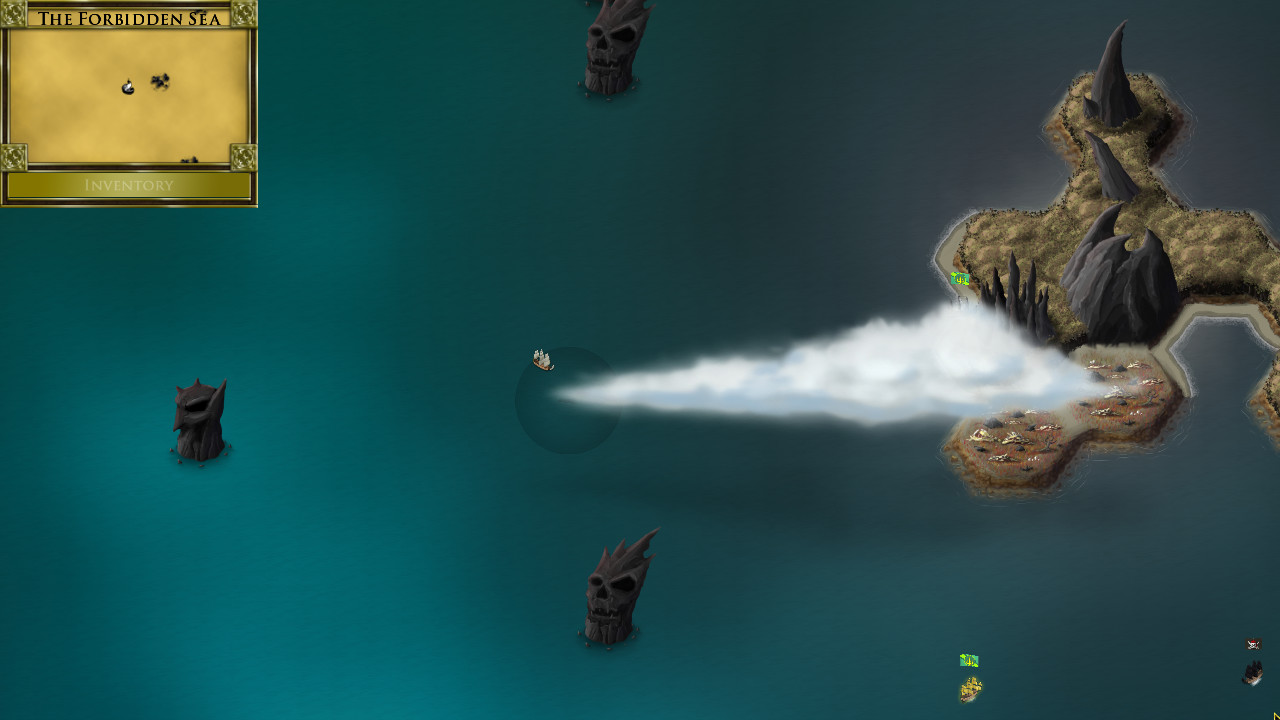Screen dimensions: 1280x720
Task: Click the landmass at the minimap's bottom edge
Action: point(188,162)
